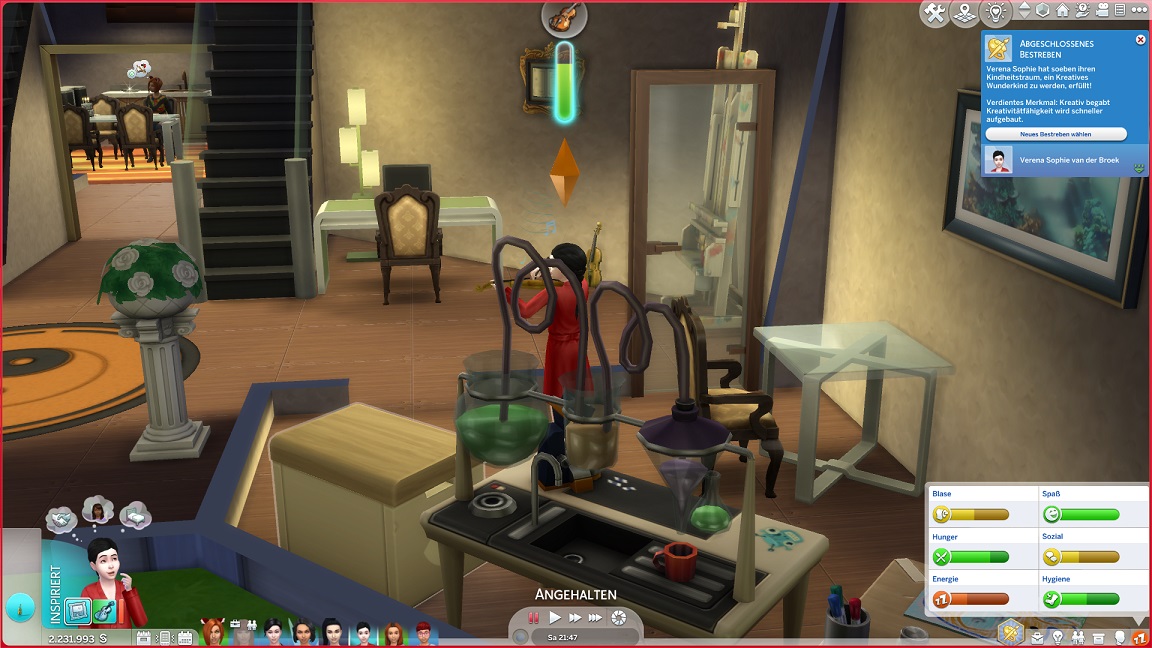Open camera controls with the video camera icon

[x=1104, y=11]
